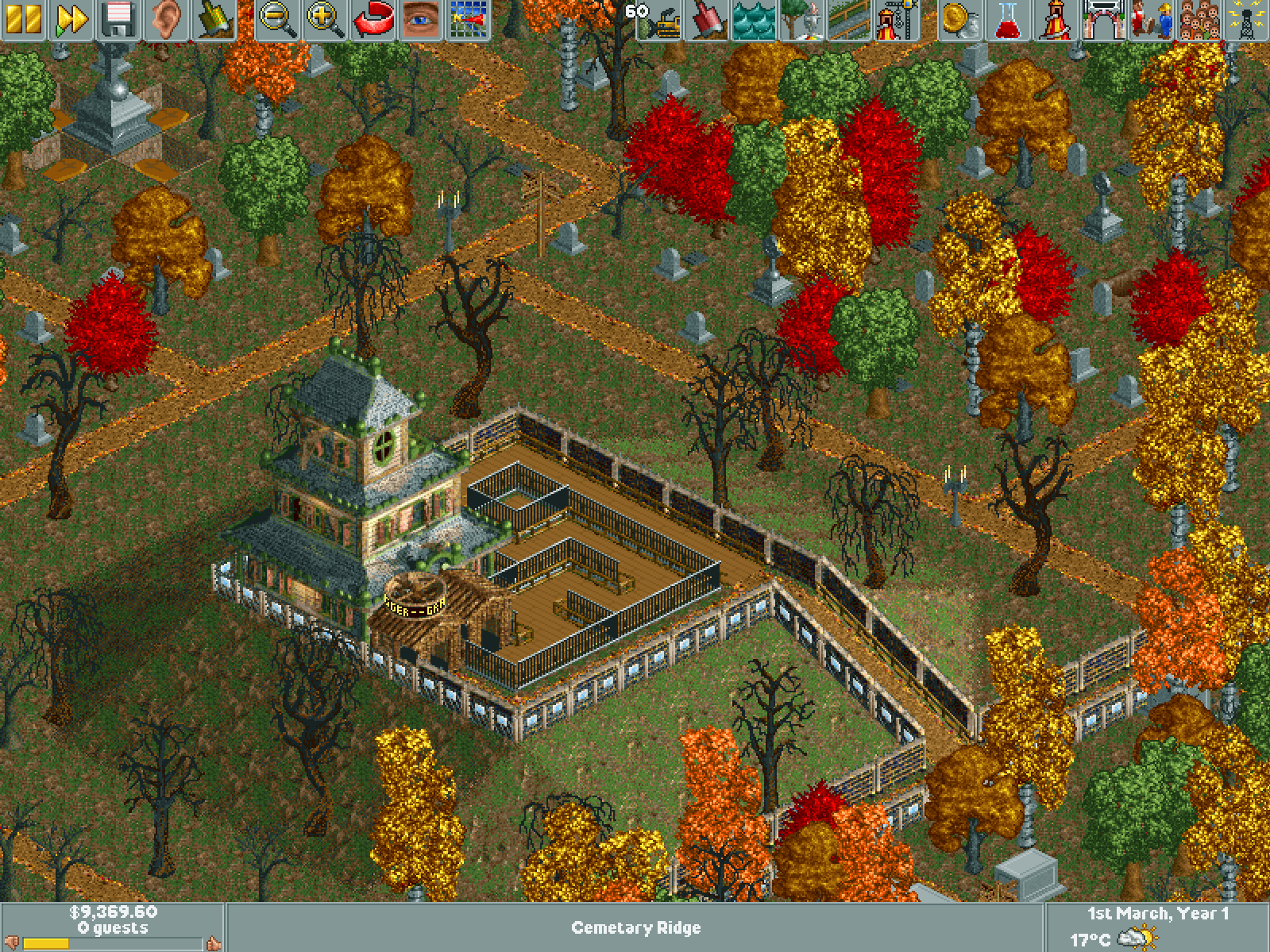Click the Cemetary Ridge message bar

(x=635, y=927)
